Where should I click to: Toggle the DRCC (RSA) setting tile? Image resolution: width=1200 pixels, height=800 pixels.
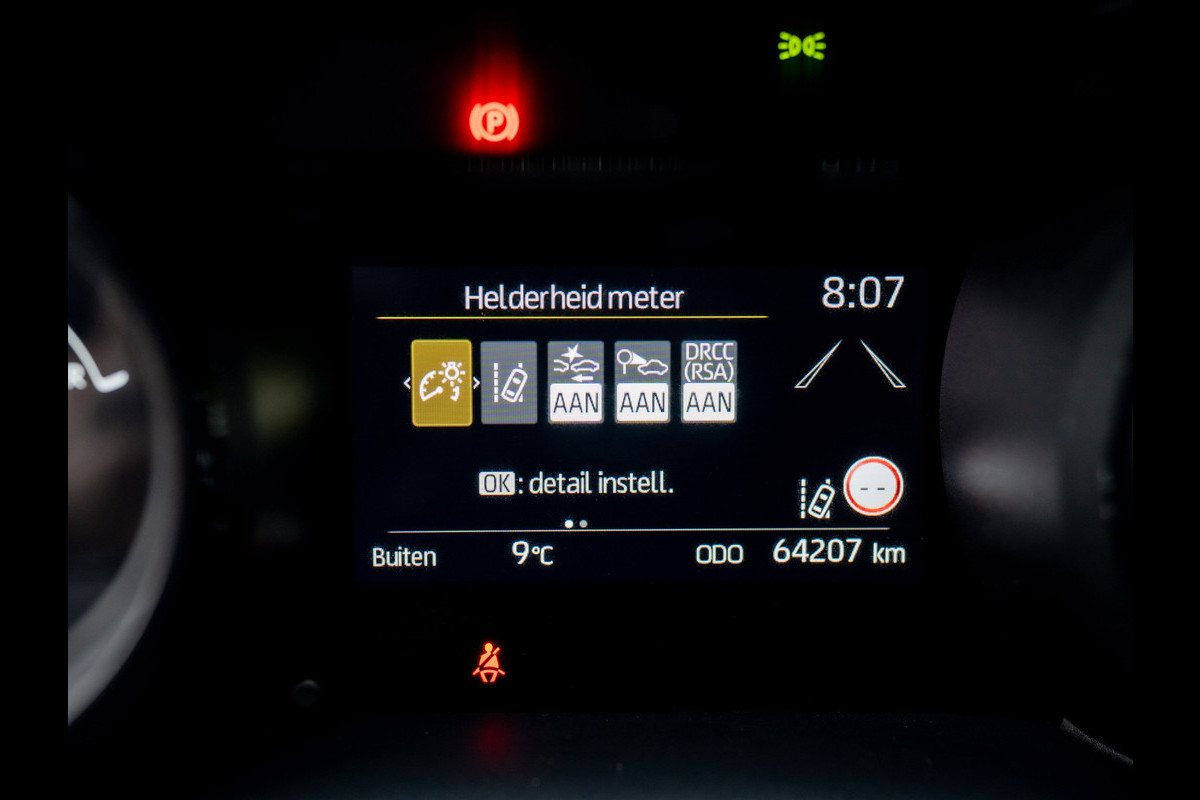[709, 383]
